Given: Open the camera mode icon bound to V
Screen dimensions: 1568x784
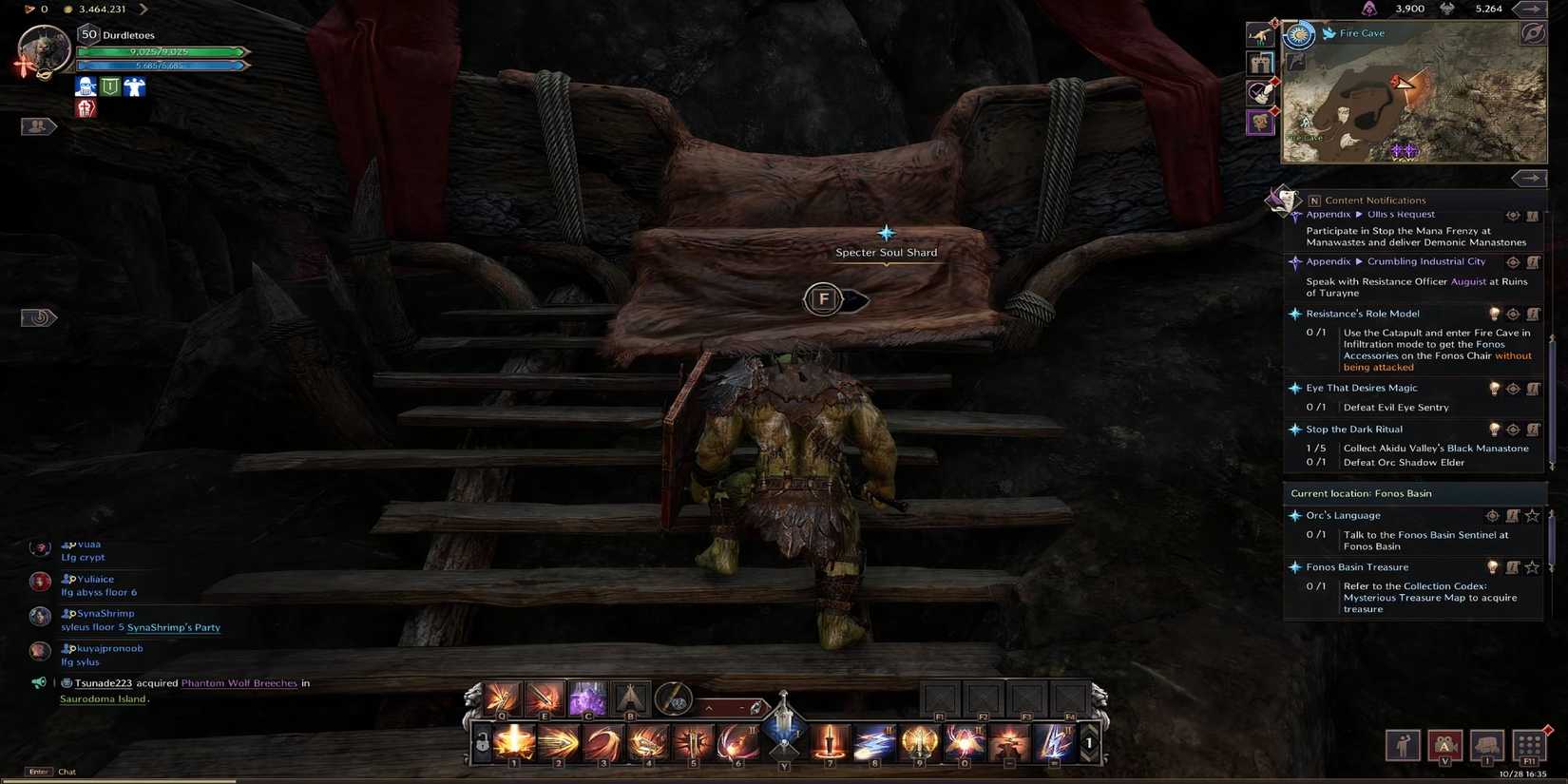Looking at the screenshot, I should click(1445, 746).
